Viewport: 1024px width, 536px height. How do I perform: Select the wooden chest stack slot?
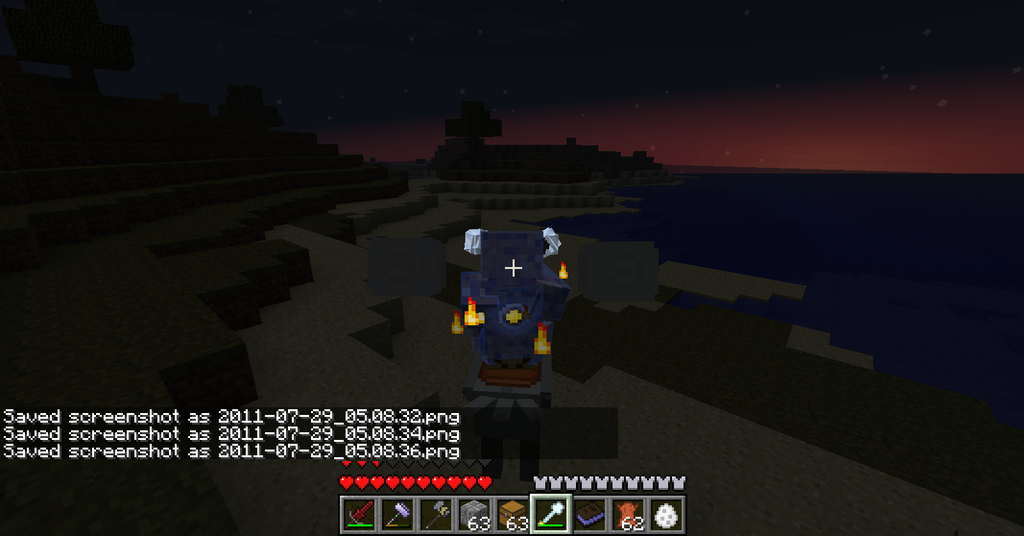click(x=512, y=514)
